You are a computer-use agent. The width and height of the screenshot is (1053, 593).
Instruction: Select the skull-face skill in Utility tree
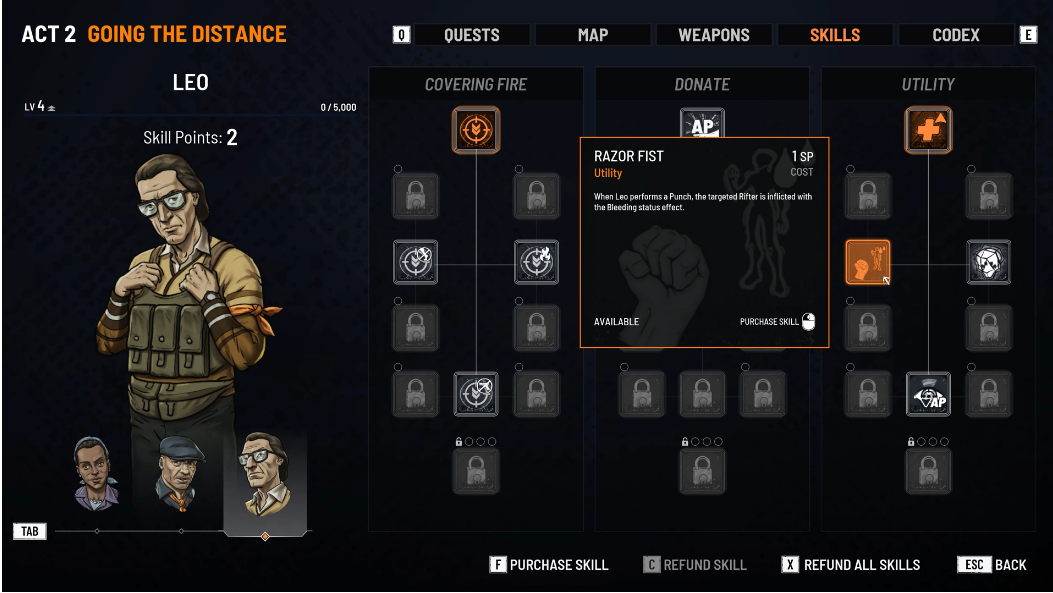coord(989,262)
